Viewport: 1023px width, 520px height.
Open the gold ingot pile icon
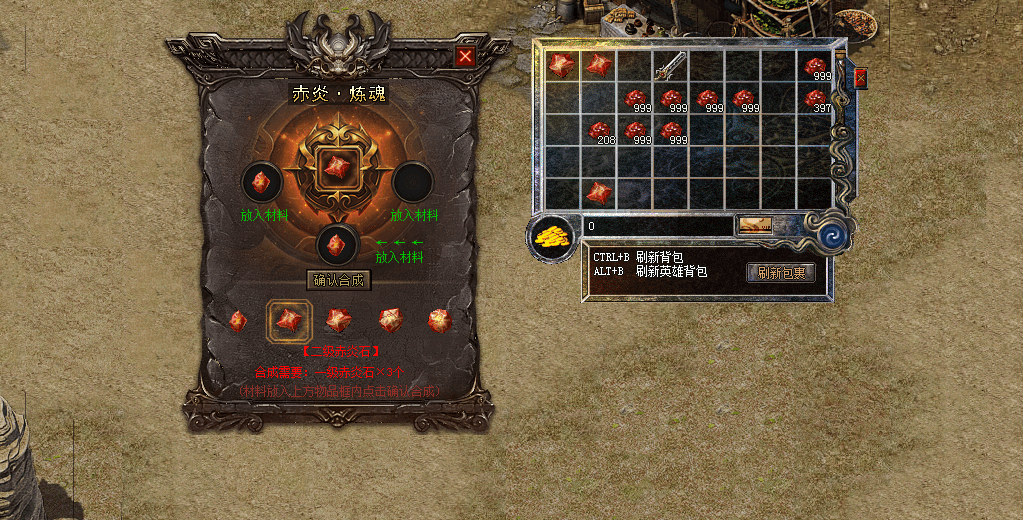552,237
